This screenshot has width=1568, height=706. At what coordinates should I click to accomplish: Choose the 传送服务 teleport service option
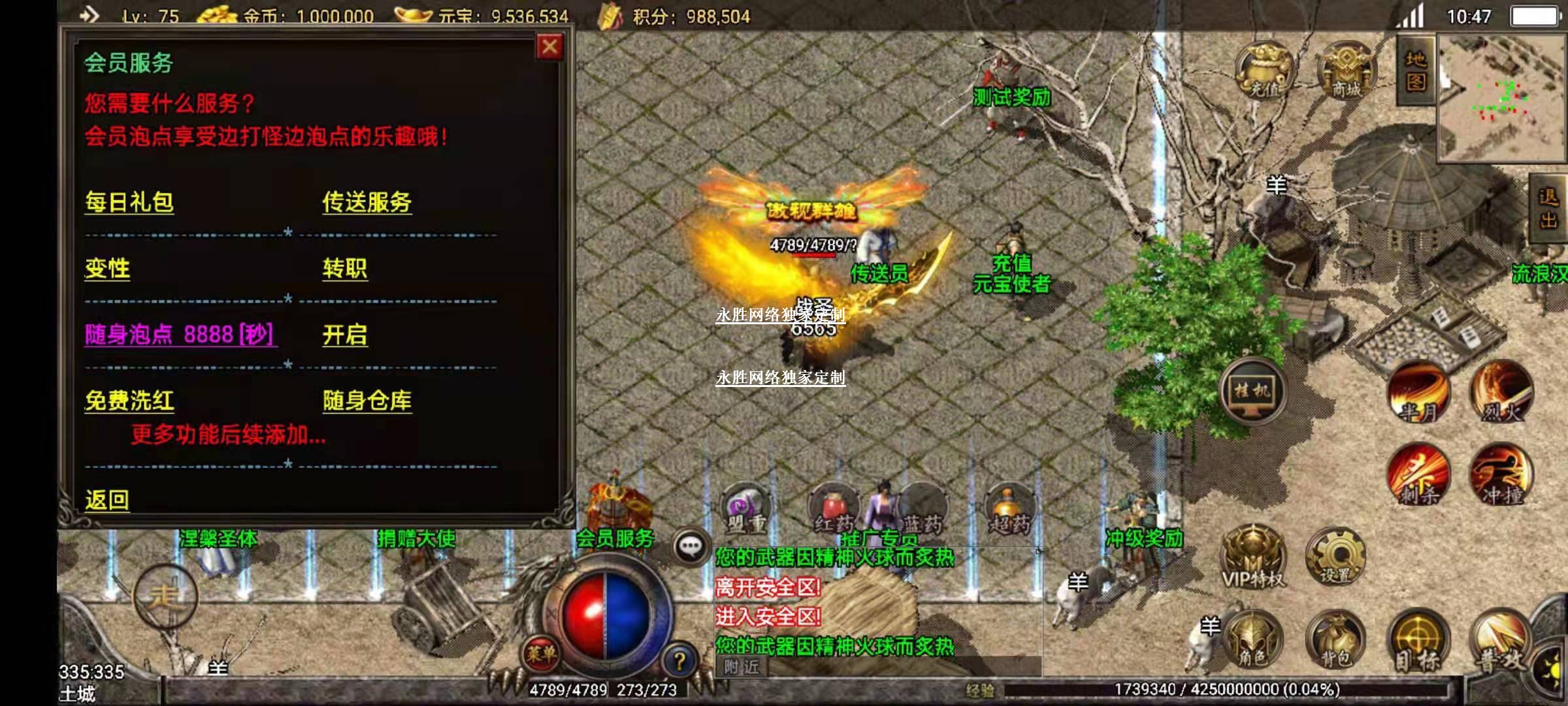tap(367, 203)
